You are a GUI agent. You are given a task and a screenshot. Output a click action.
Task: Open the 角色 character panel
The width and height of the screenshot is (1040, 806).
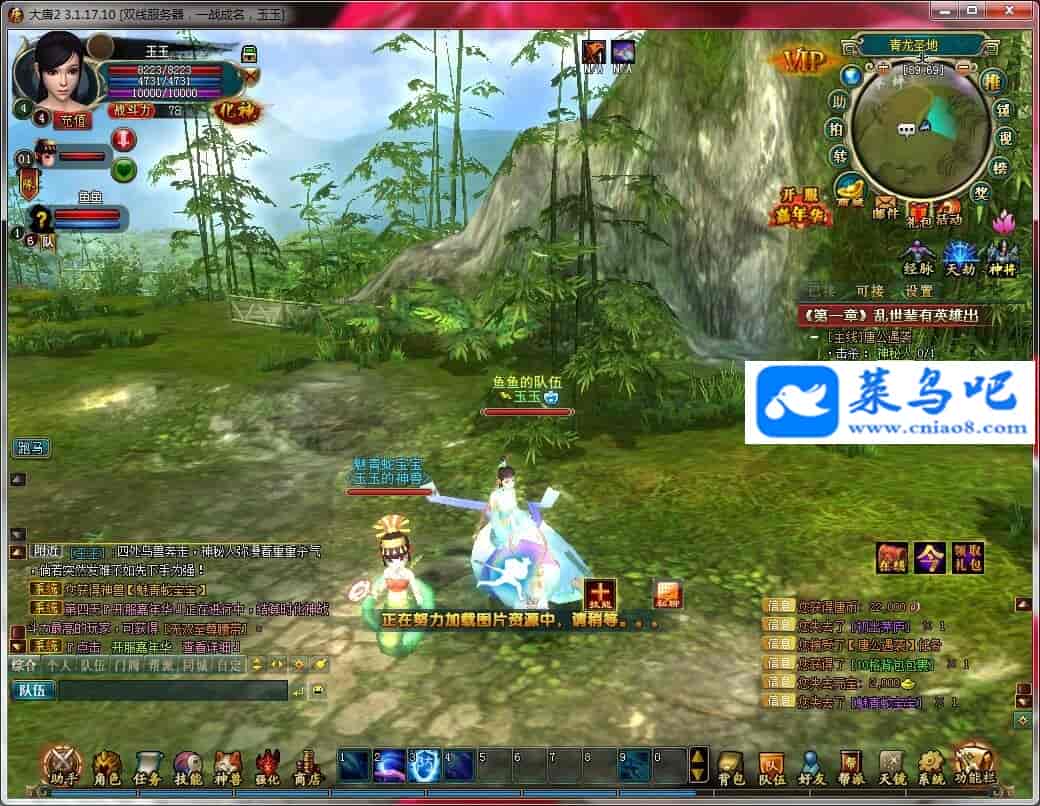tap(107, 765)
